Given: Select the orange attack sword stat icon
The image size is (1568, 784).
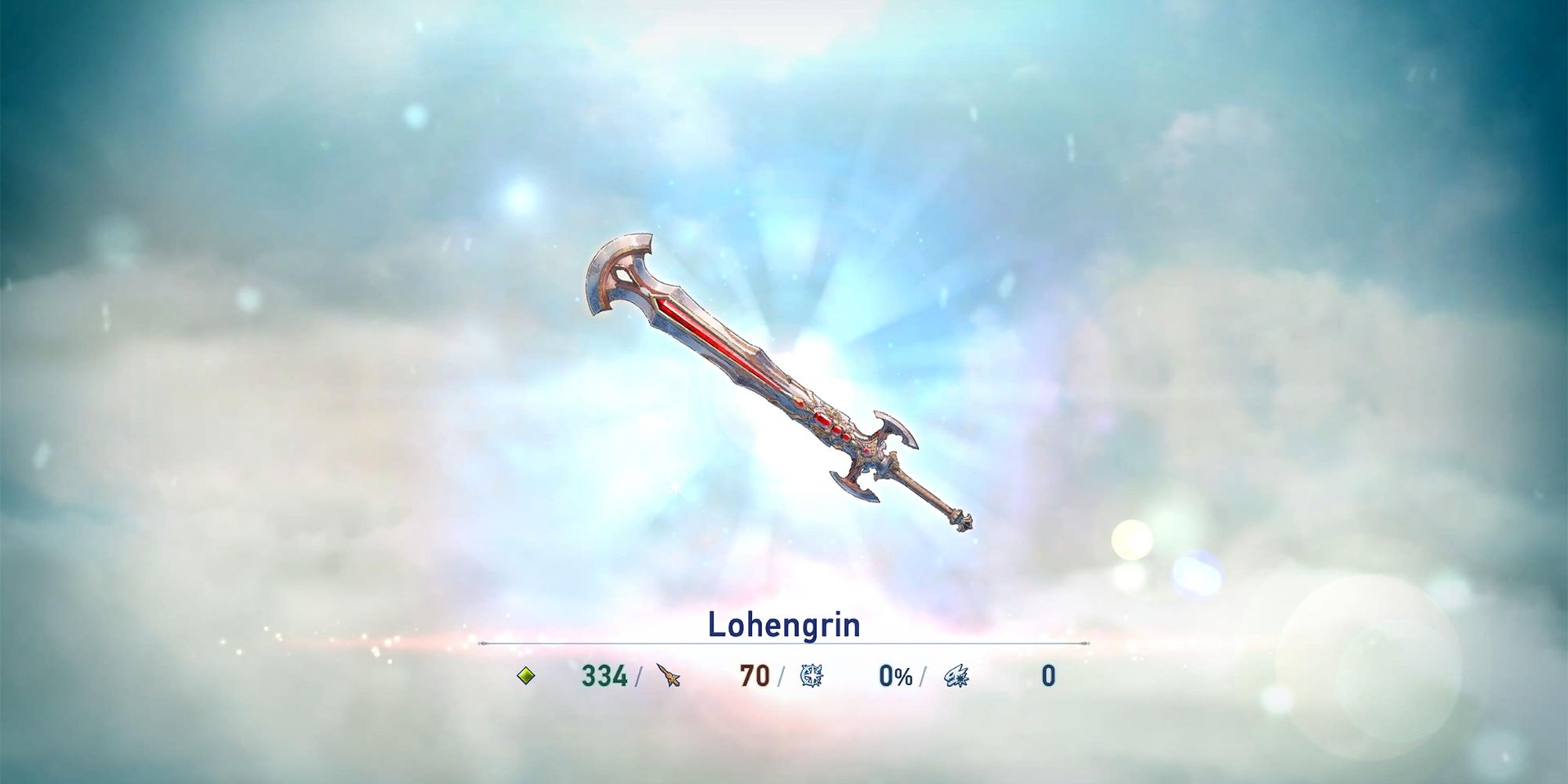Looking at the screenshot, I should [668, 676].
